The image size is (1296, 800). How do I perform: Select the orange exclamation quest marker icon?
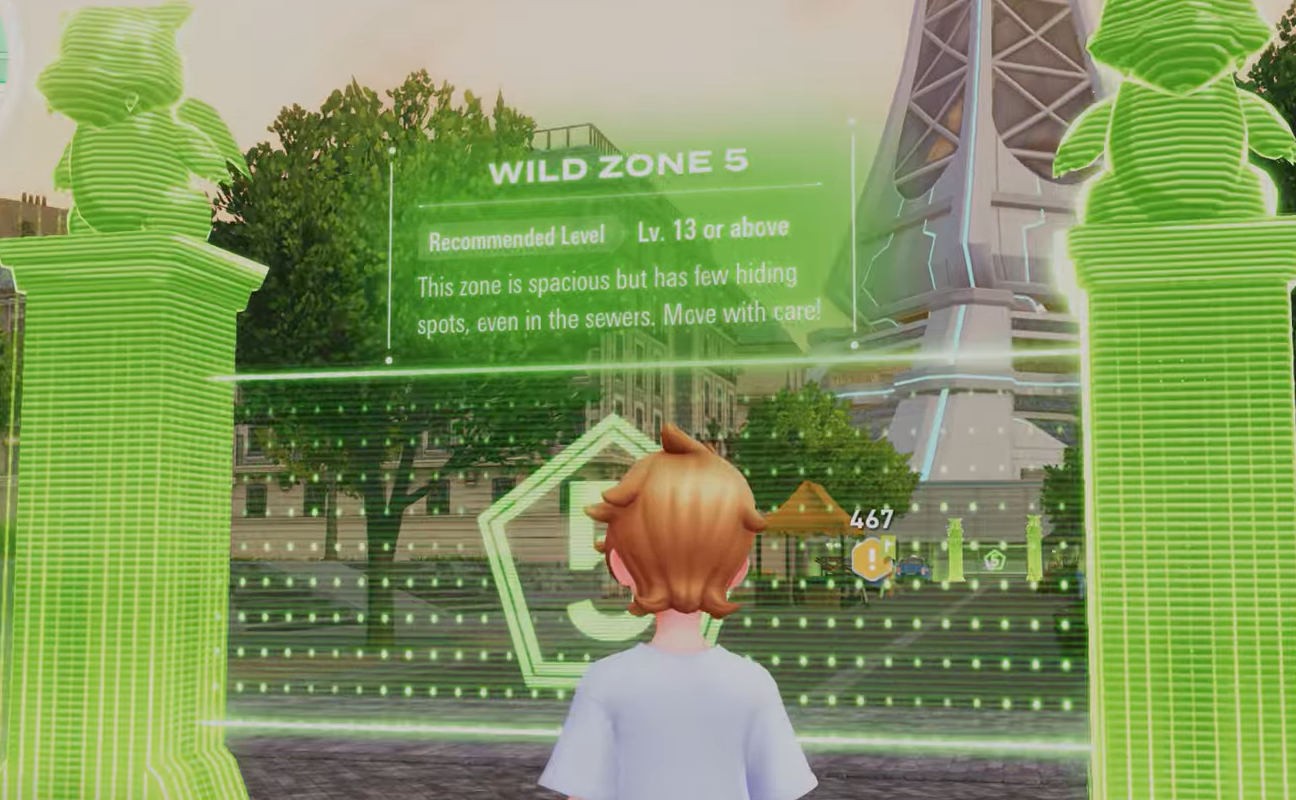click(871, 558)
